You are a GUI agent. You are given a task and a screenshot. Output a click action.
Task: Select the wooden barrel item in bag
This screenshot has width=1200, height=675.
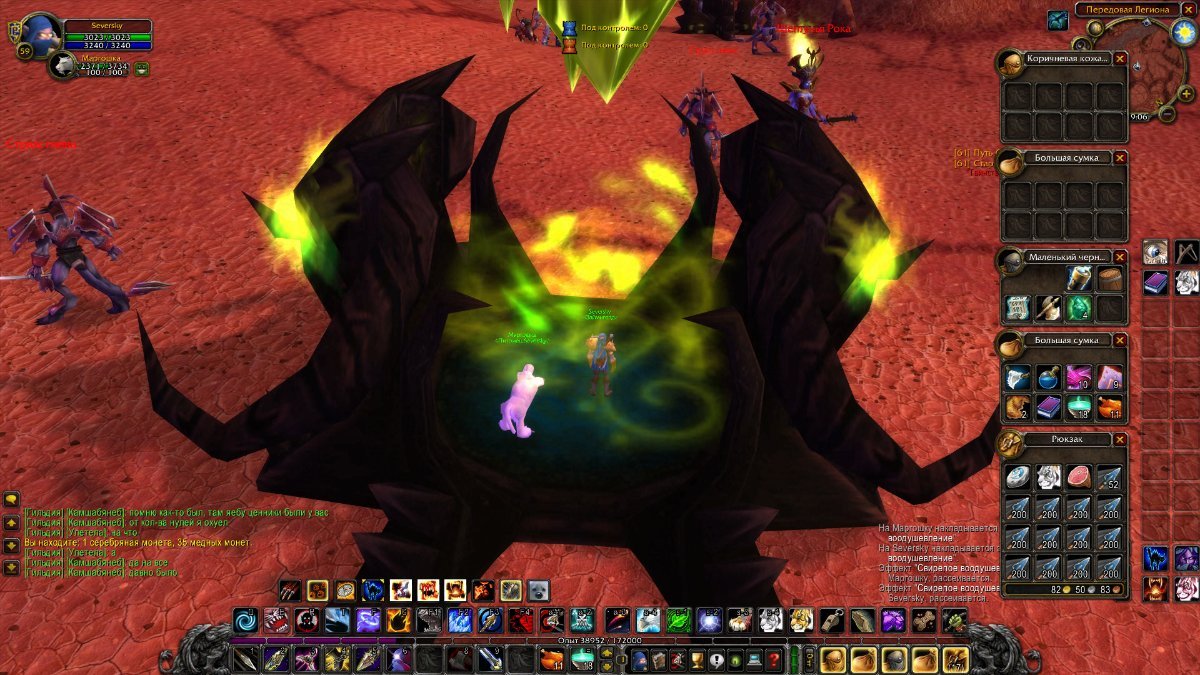[x=1109, y=278]
